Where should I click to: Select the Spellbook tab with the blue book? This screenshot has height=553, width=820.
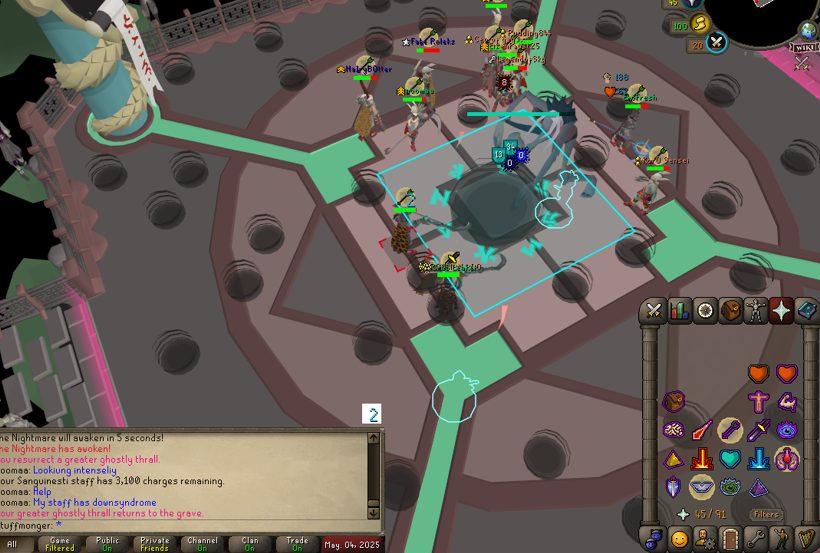tap(806, 310)
